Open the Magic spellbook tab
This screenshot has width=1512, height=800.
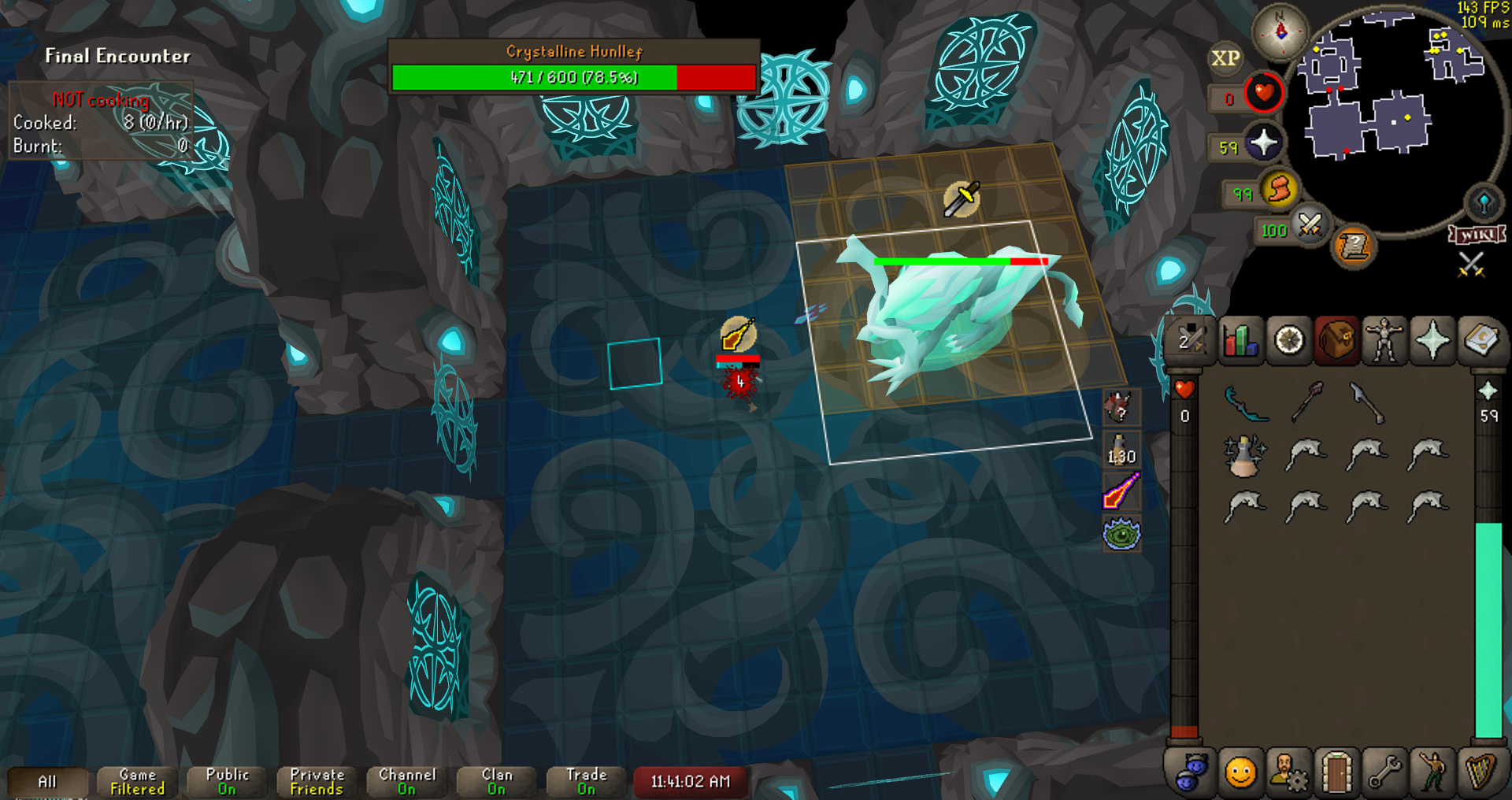coord(1480,341)
